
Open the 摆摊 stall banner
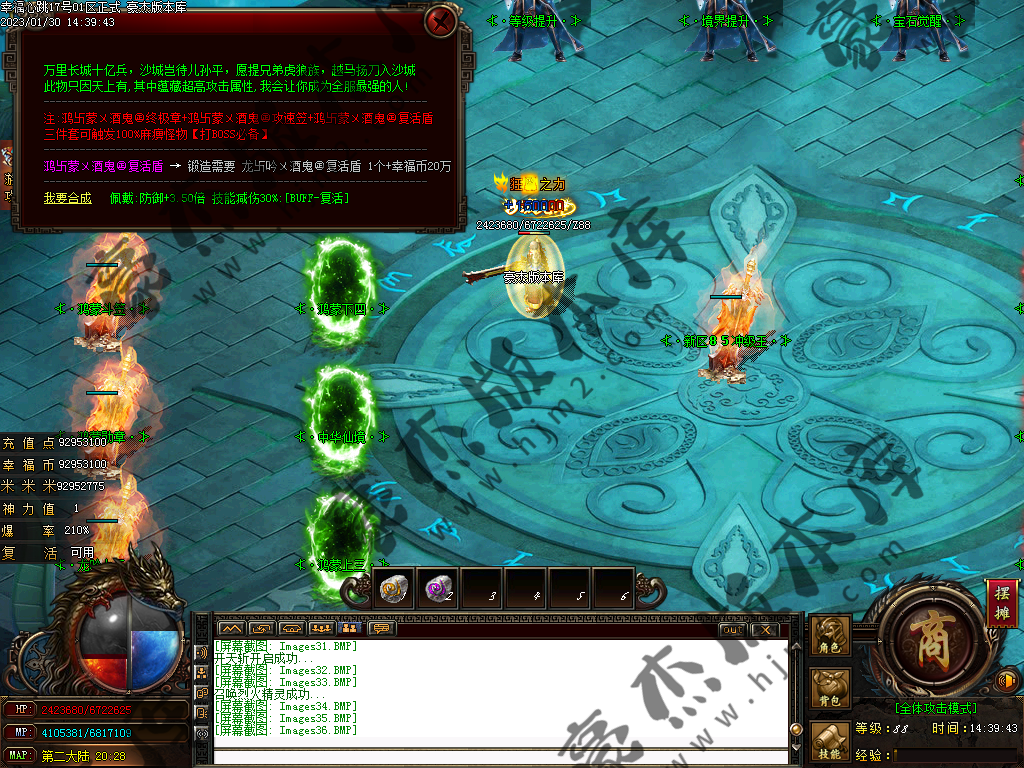[x=1000, y=603]
